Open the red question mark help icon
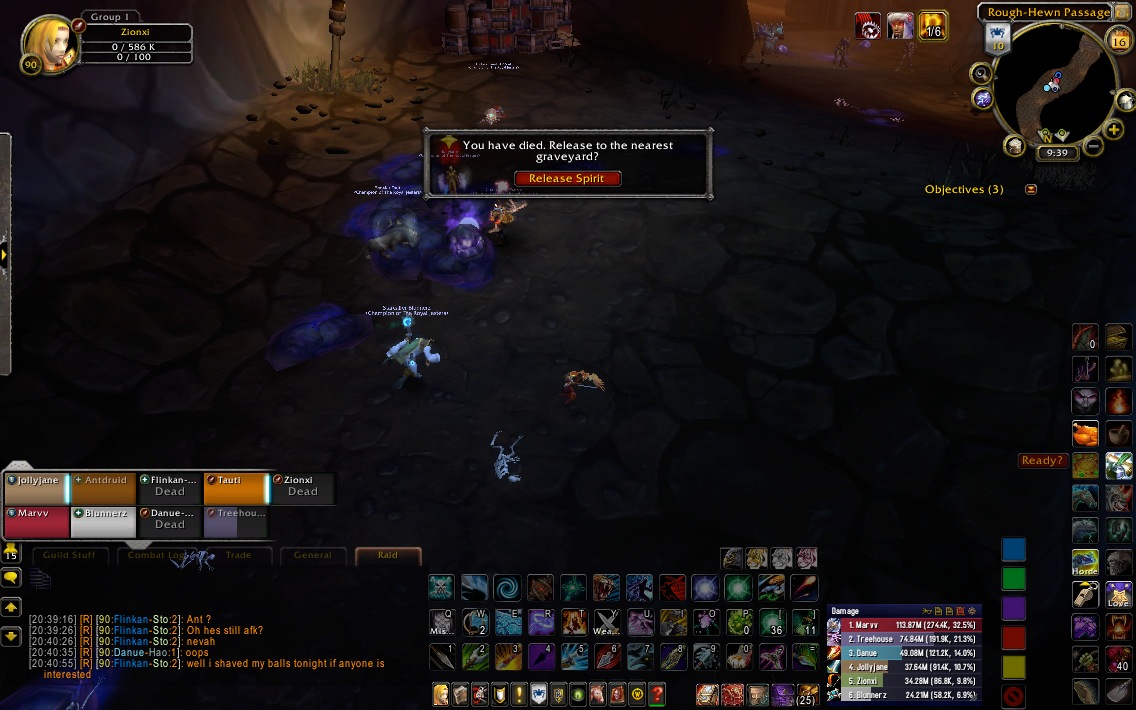 click(657, 693)
